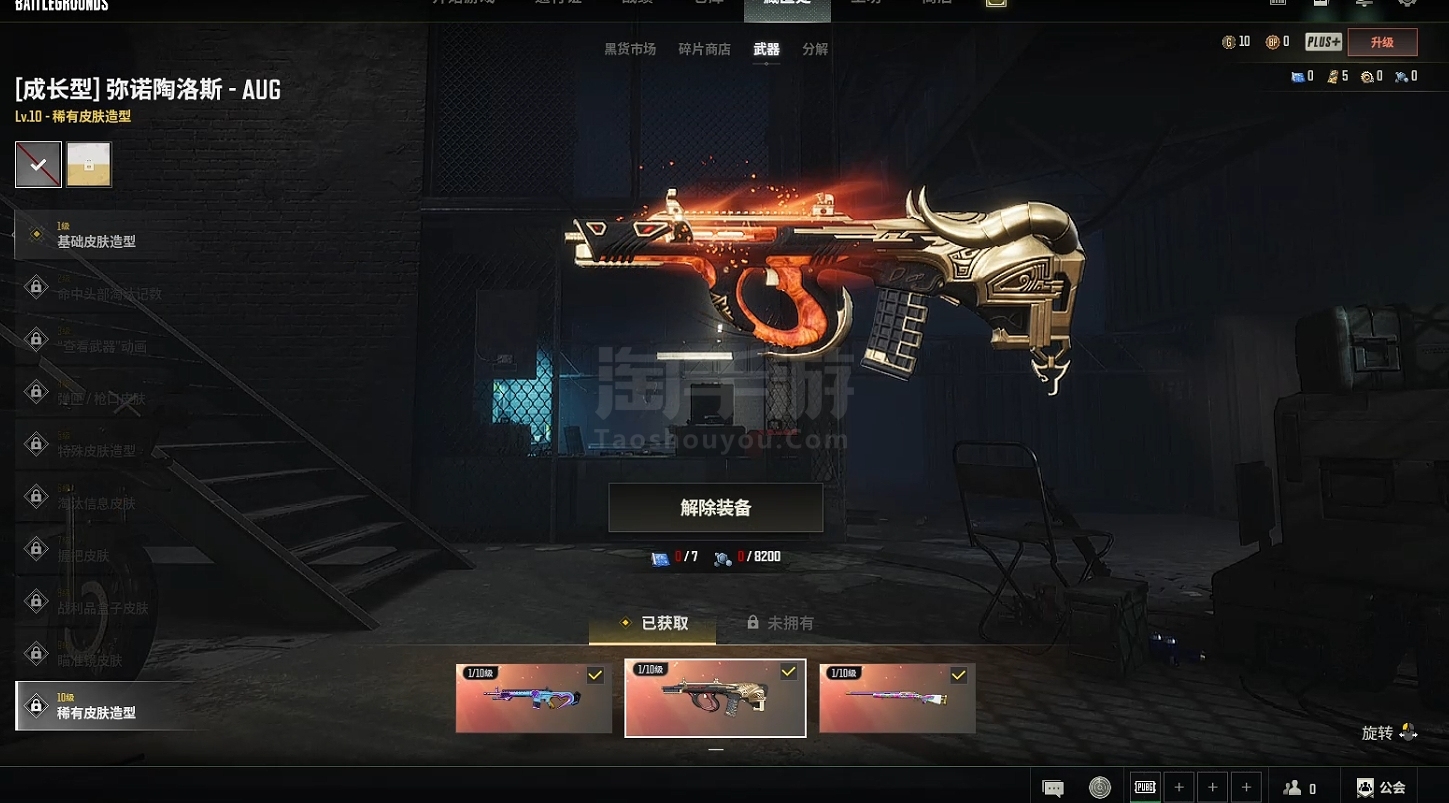The height and width of the screenshot is (803, 1449).
Task: Choose the locked gold color variant swatch
Action: coord(89,165)
